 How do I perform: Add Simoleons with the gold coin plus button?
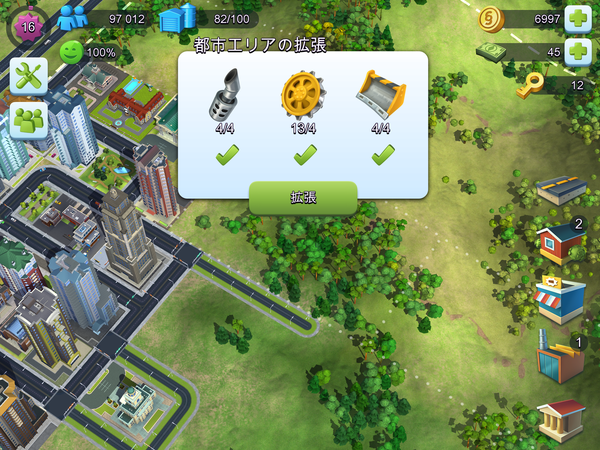[x=578, y=18]
